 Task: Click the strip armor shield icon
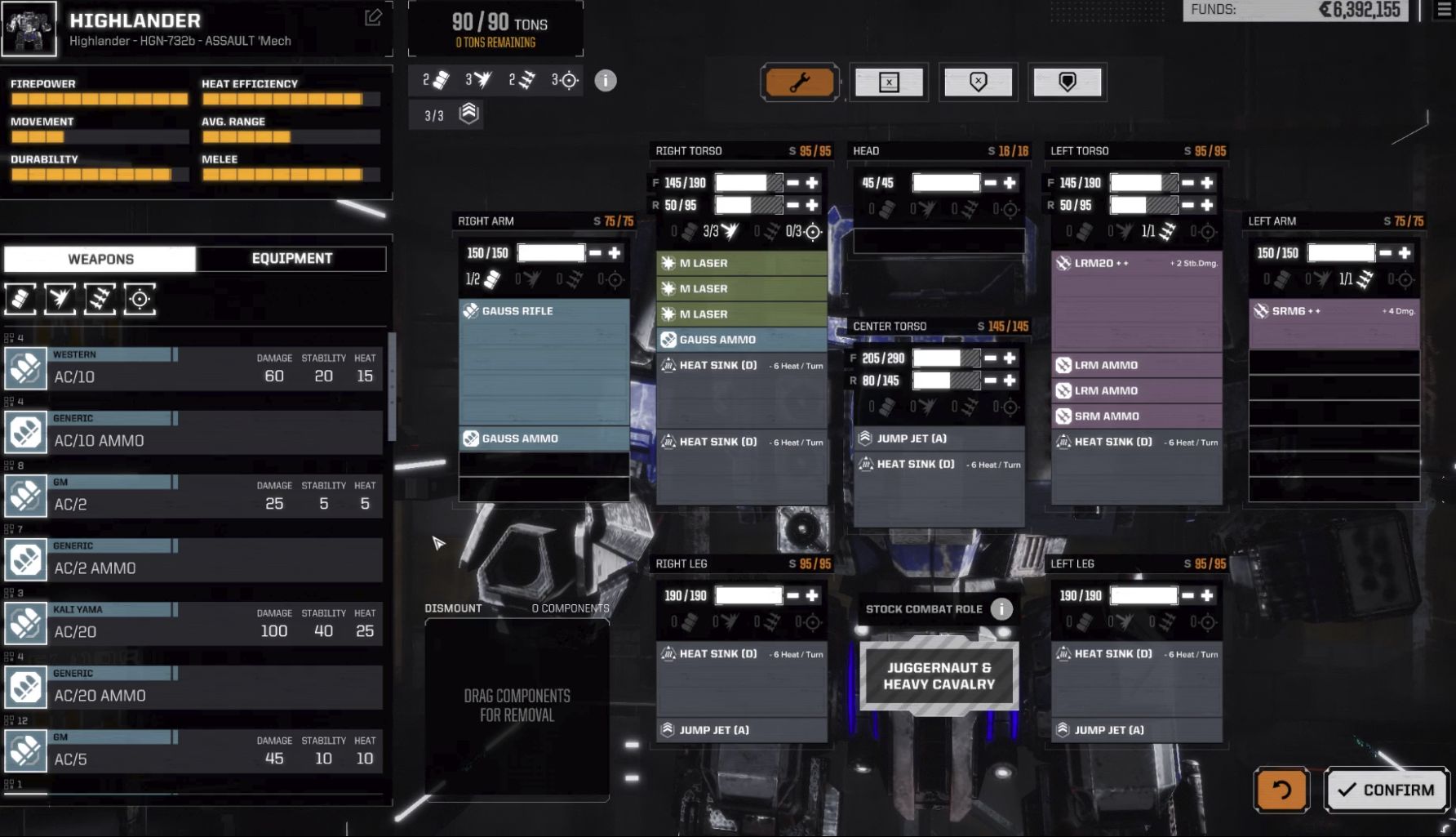point(978,82)
